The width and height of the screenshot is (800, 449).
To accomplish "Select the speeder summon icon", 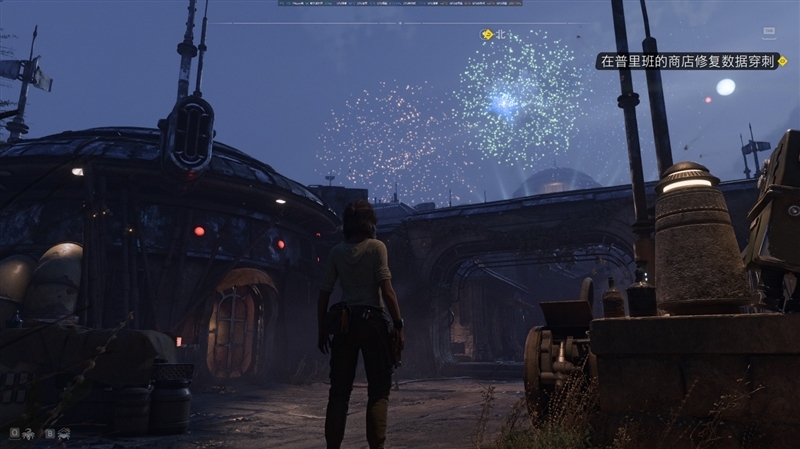I will click(64, 433).
